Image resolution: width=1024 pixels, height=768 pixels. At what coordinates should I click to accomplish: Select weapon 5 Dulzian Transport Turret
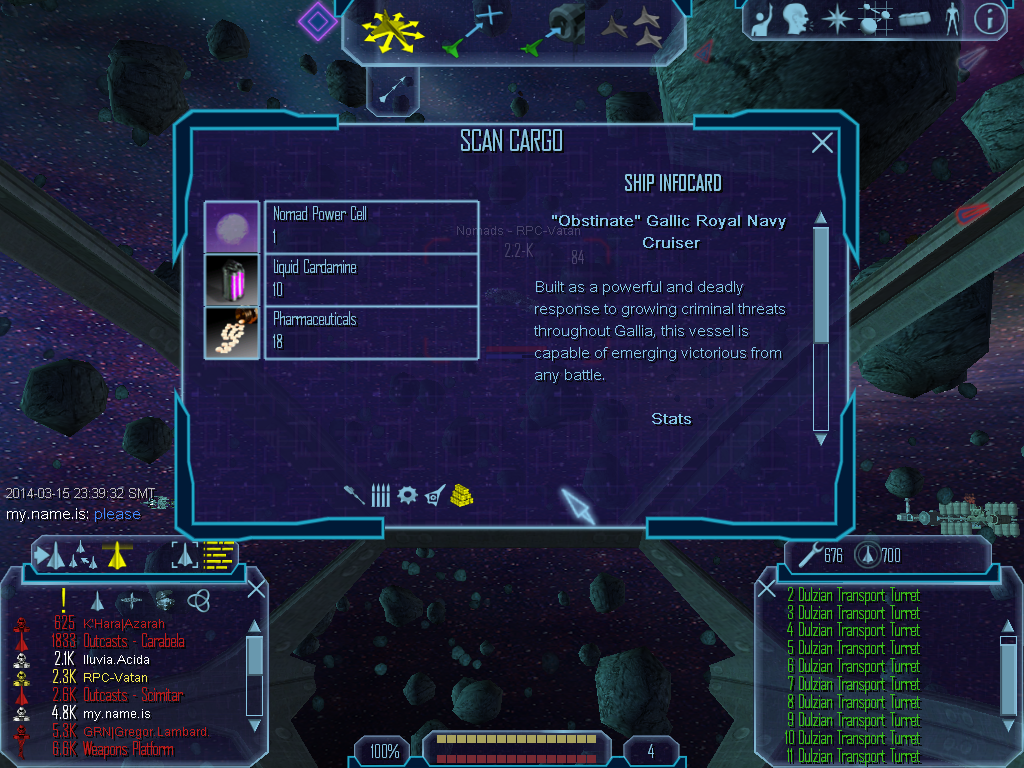[857, 648]
